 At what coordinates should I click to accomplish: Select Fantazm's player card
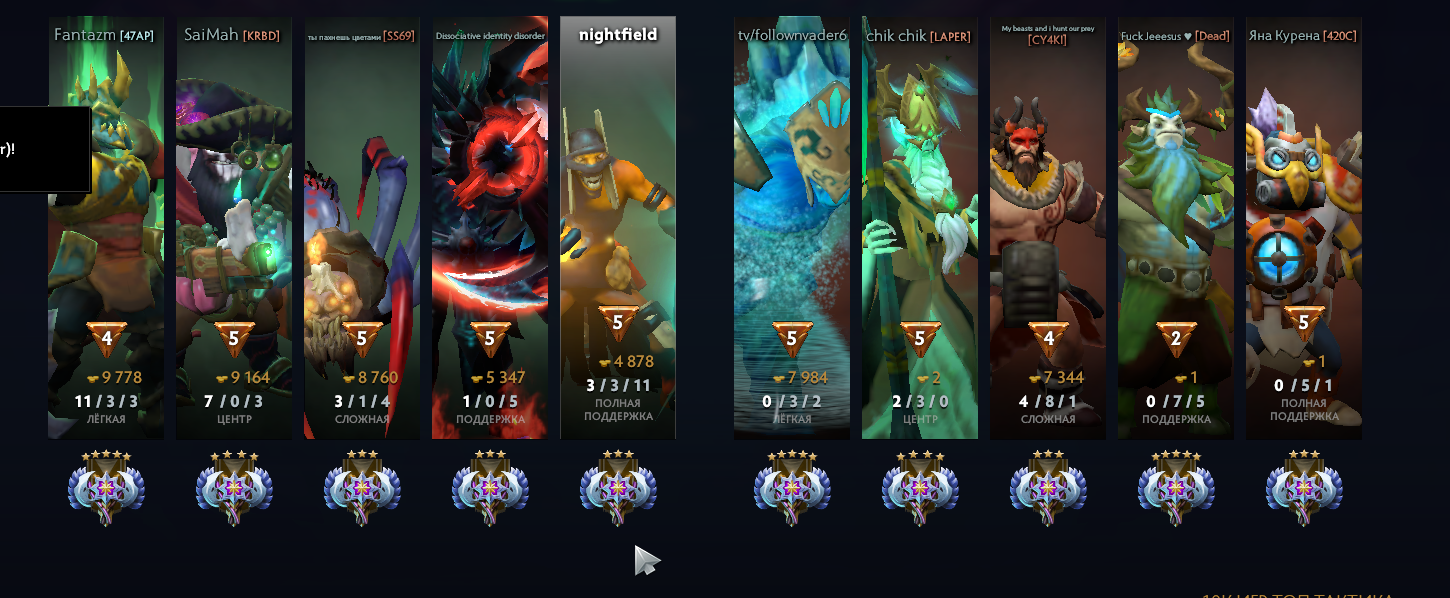[106, 230]
